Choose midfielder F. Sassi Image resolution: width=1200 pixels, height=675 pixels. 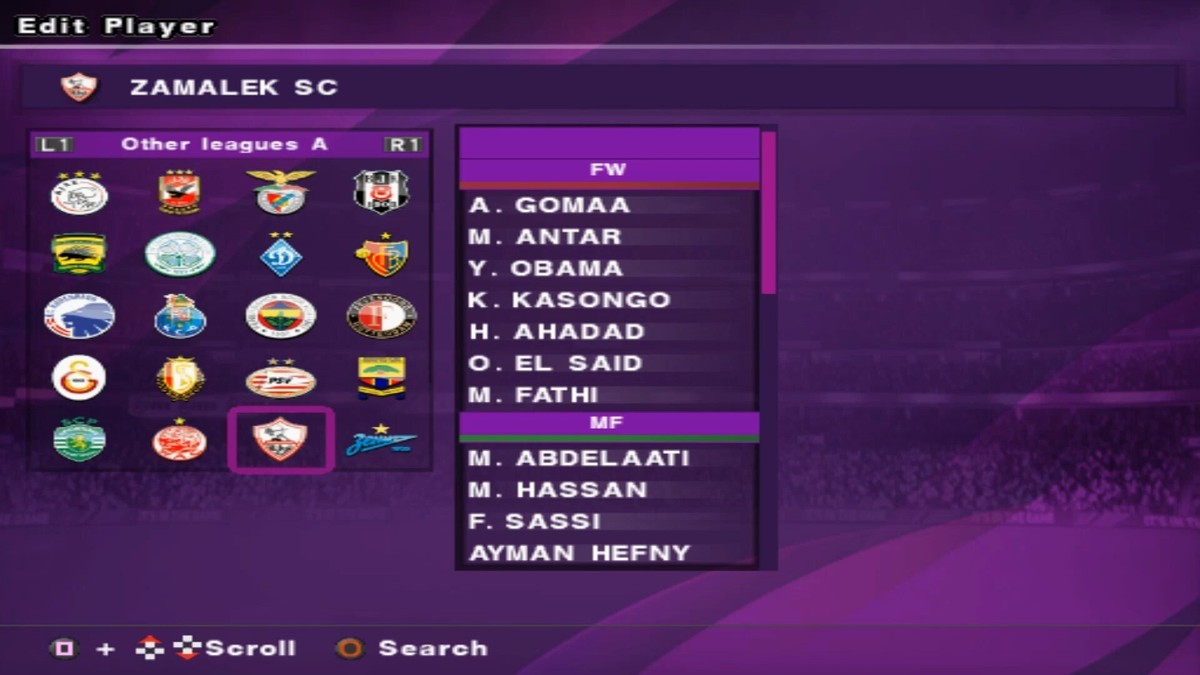[535, 522]
